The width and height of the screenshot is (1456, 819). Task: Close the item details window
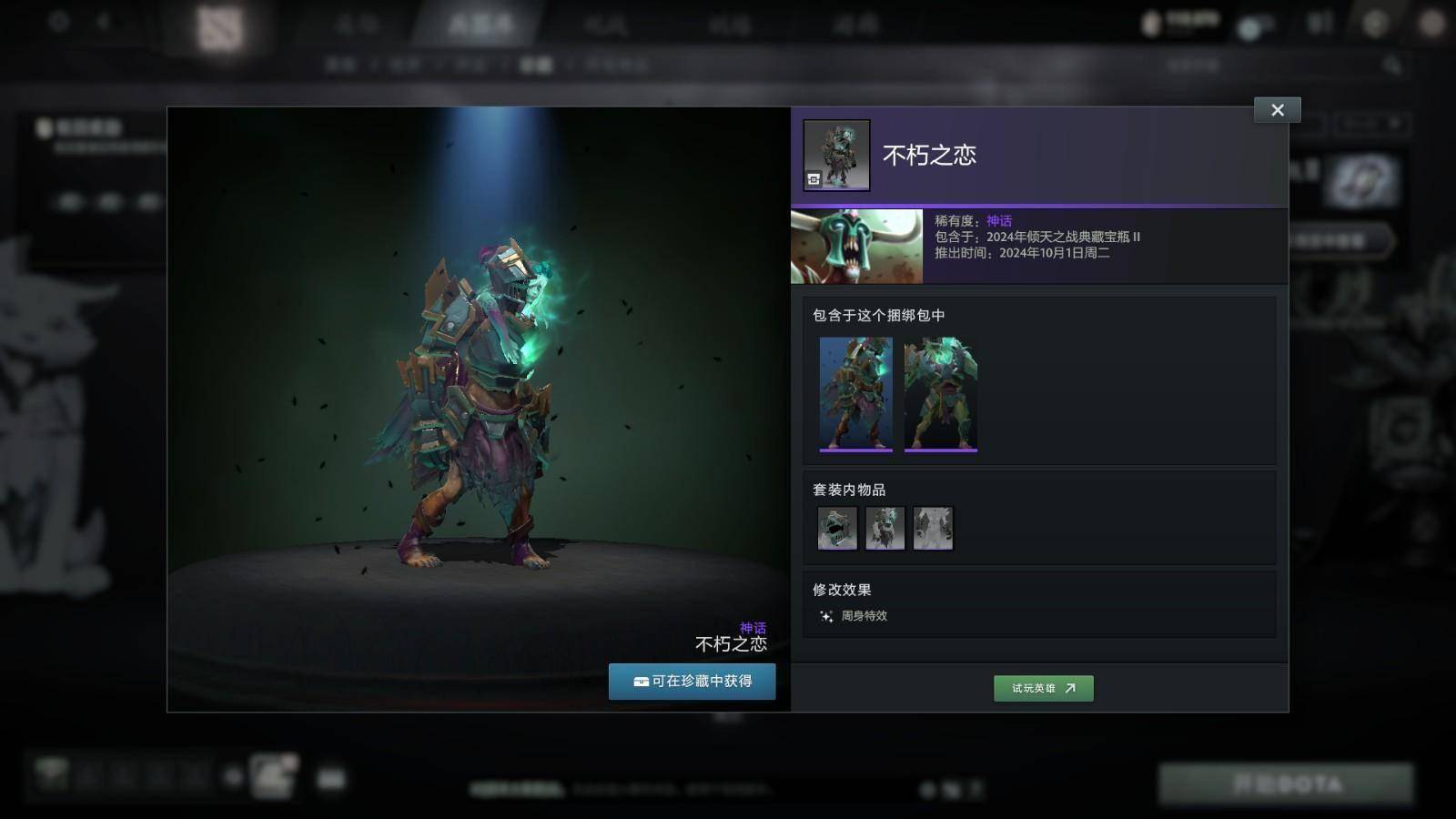(1277, 110)
